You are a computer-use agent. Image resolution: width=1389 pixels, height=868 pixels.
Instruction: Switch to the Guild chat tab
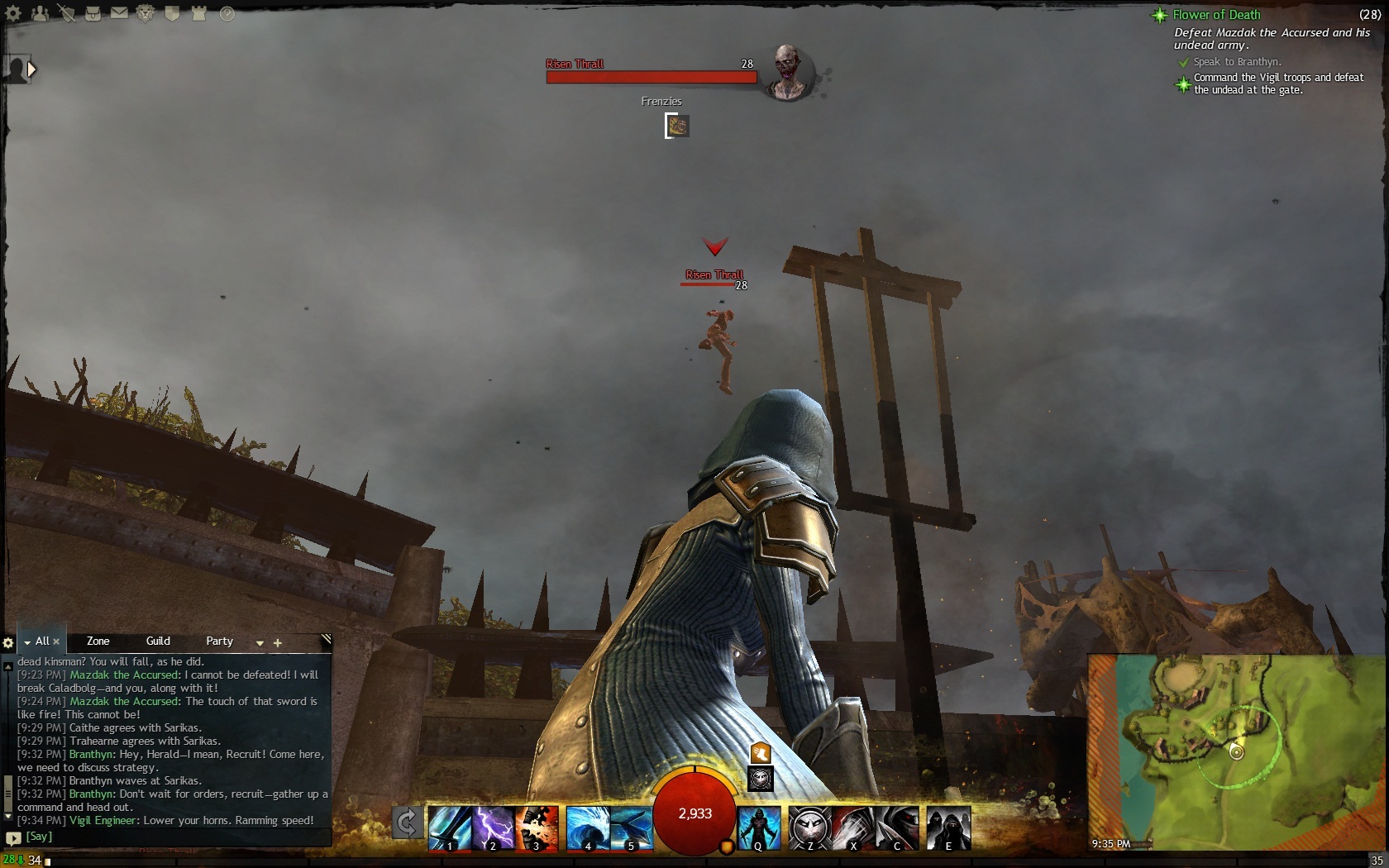158,641
